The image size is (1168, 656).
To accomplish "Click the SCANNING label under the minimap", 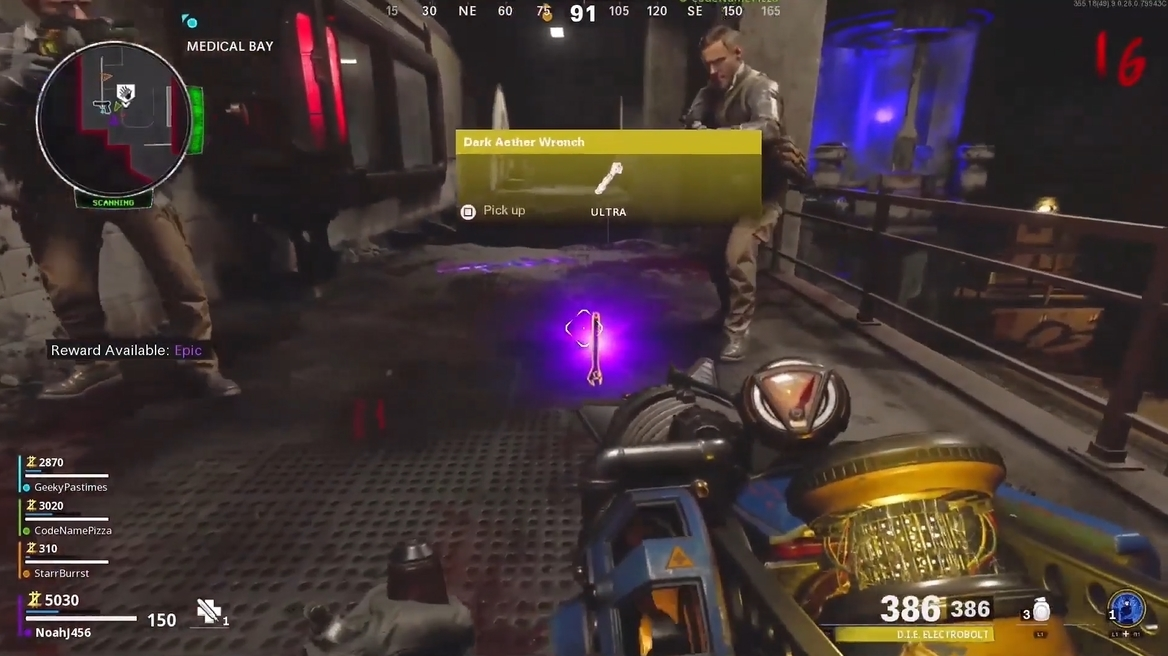I will [x=113, y=201].
